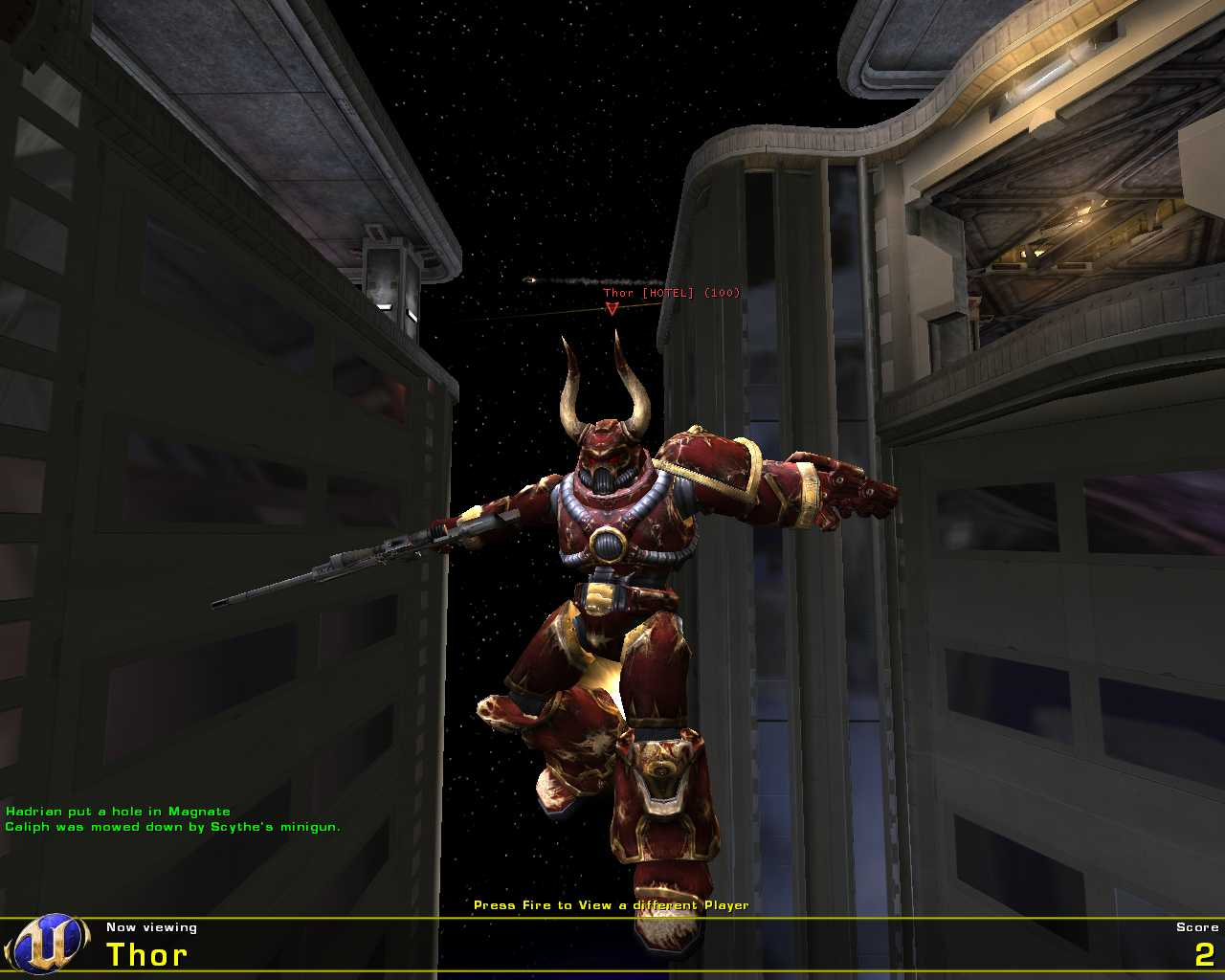This screenshot has height=980, width=1225.
Task: Select the red arrow indicator above Thor
Action: (611, 308)
